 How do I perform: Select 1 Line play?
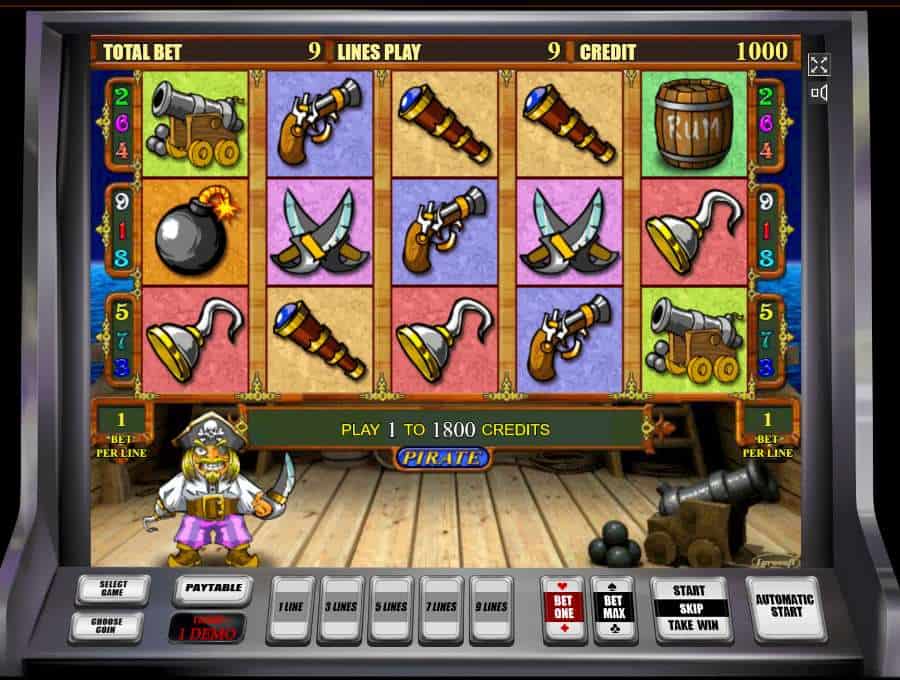pos(291,608)
